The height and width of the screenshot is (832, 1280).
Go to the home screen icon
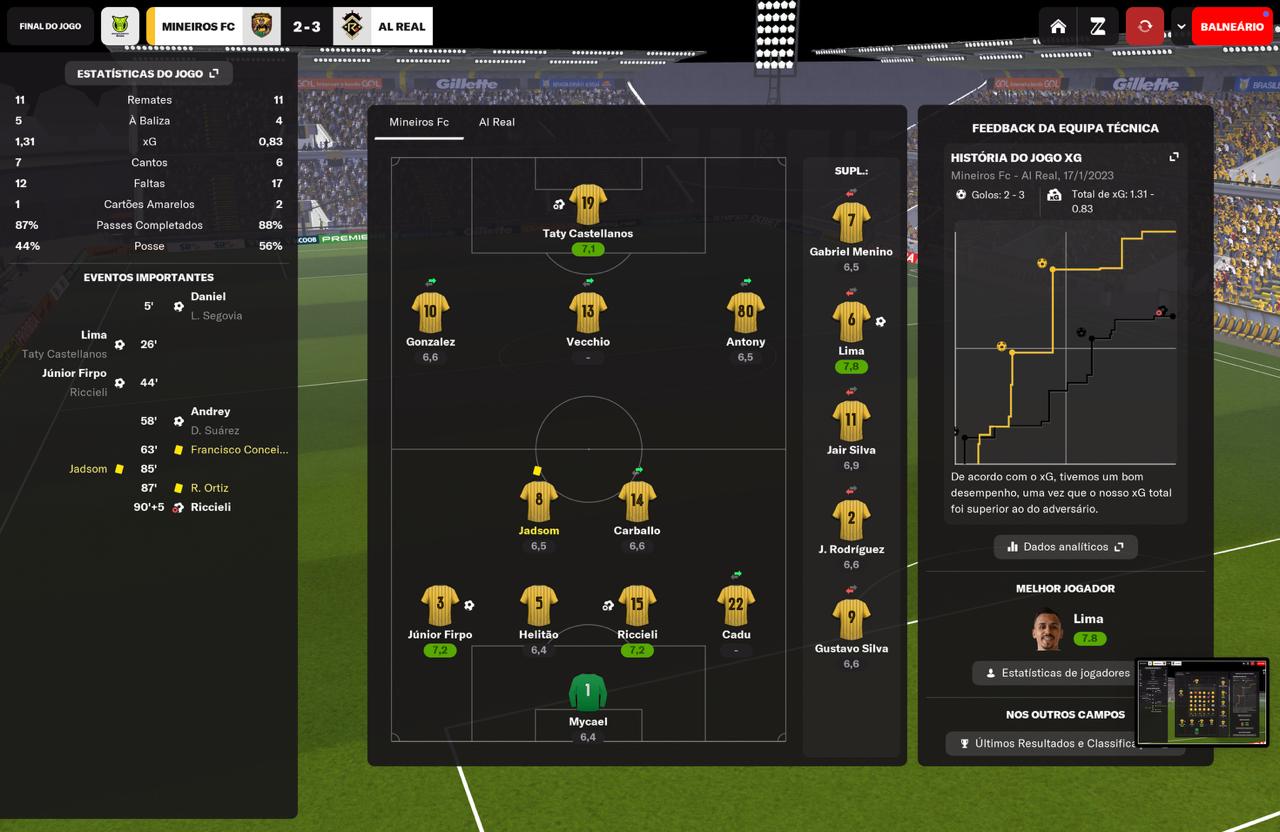(x=1058, y=27)
